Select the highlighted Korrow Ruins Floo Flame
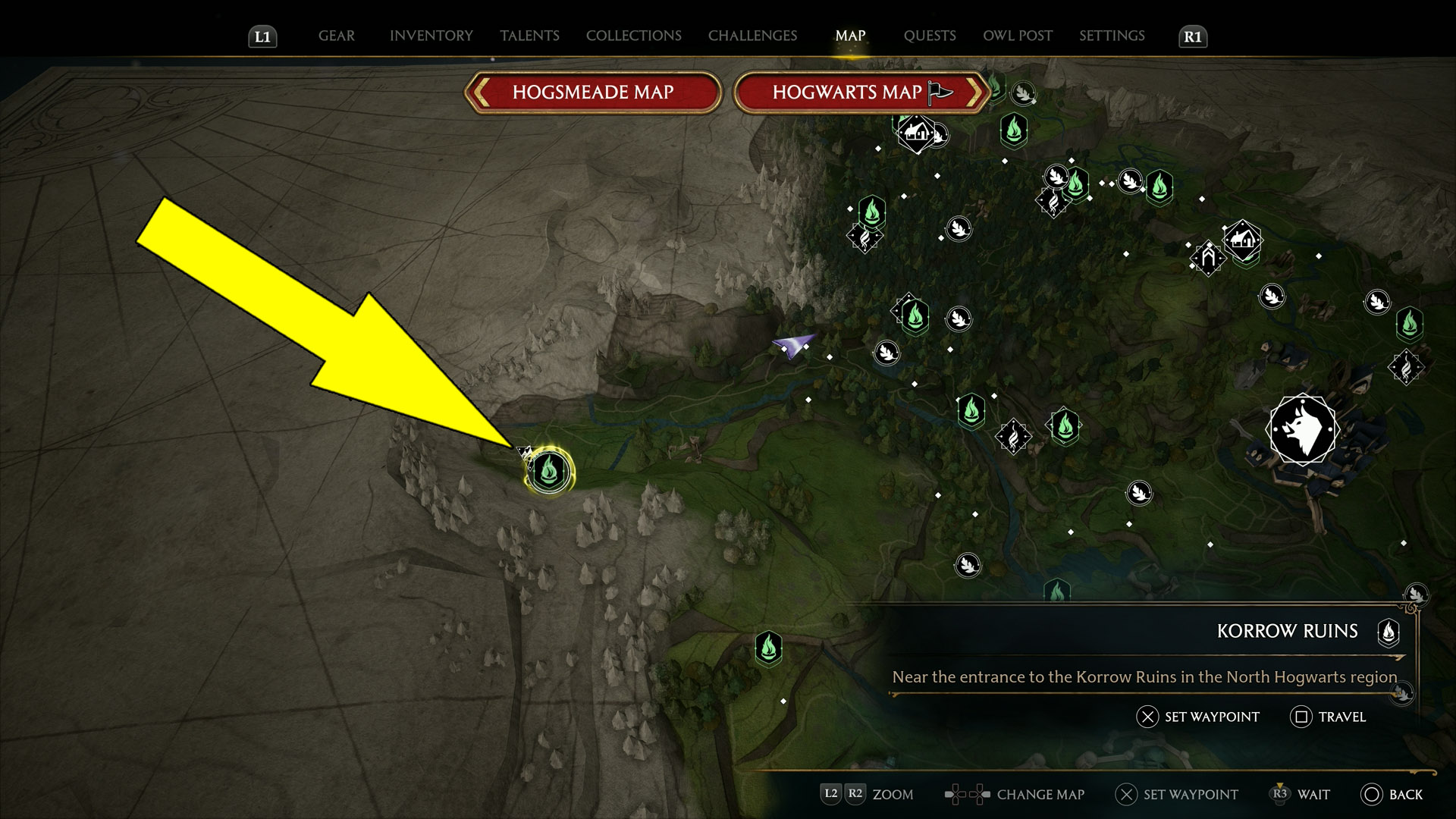The image size is (1456, 819). coord(549,471)
